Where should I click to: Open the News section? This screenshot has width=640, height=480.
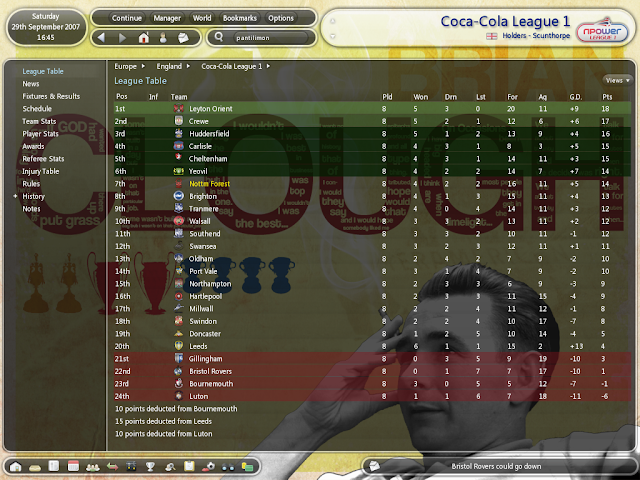(31, 84)
